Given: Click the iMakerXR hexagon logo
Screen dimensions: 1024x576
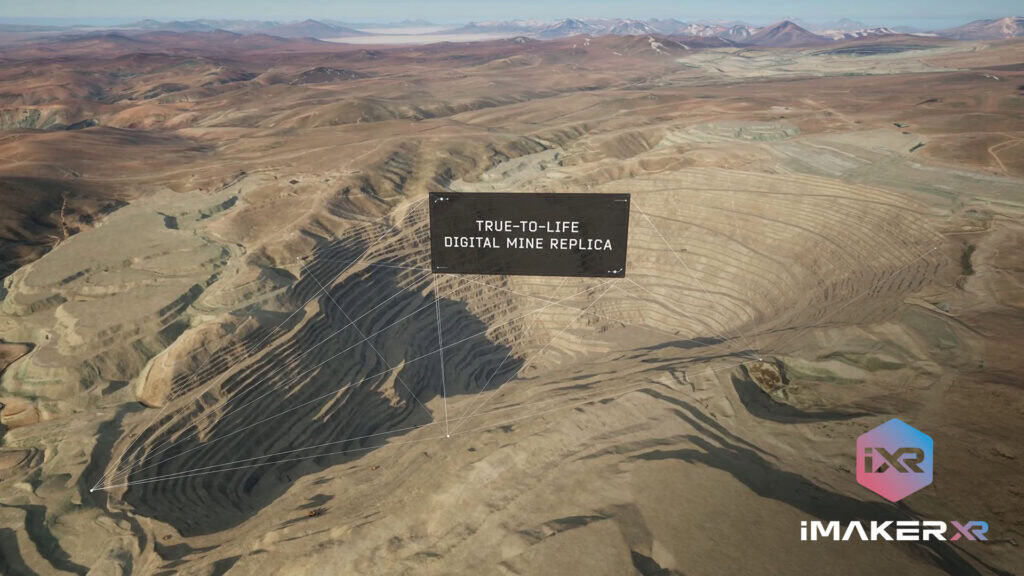Looking at the screenshot, I should [894, 461].
